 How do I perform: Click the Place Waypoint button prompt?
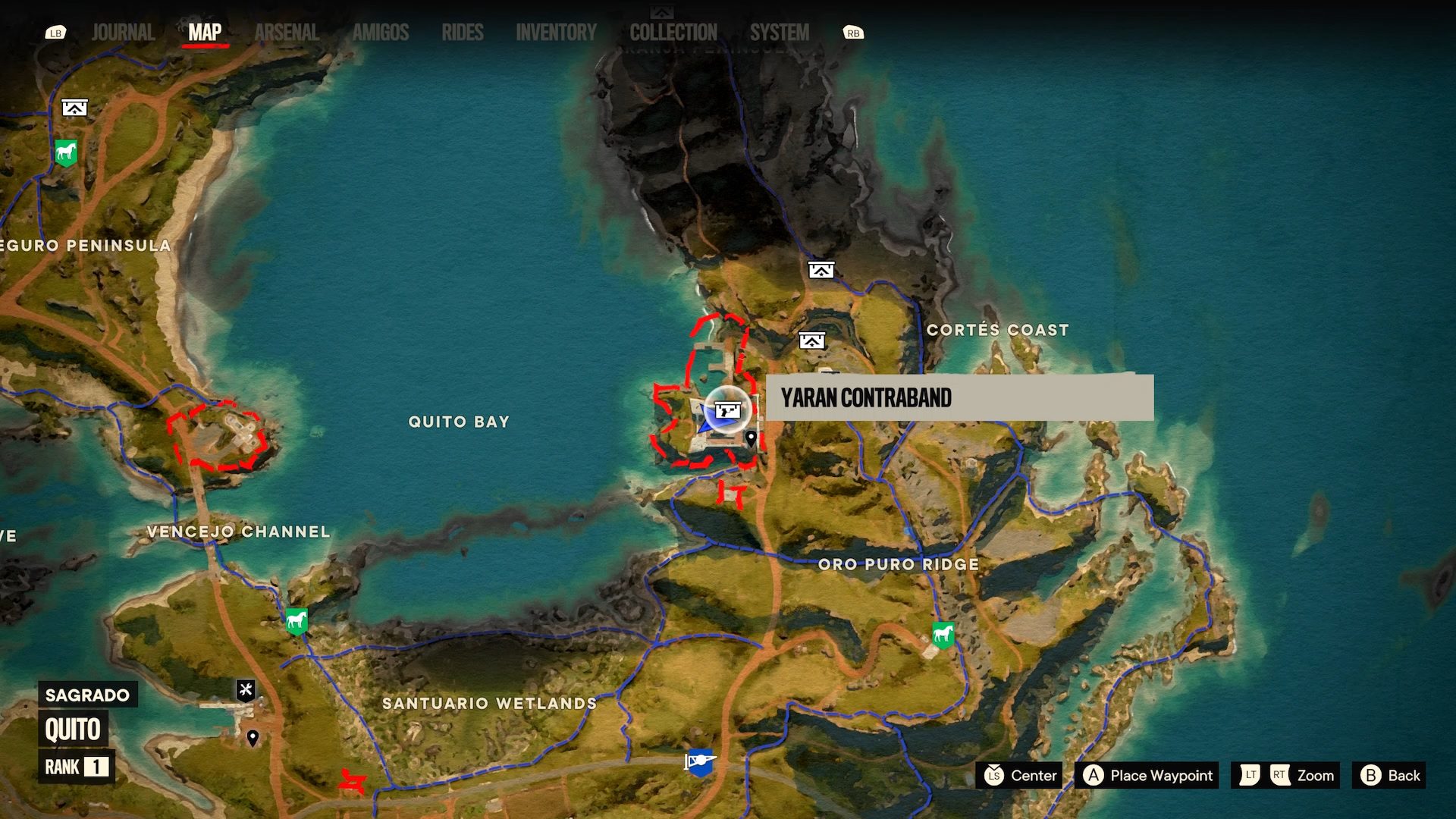point(1146,776)
